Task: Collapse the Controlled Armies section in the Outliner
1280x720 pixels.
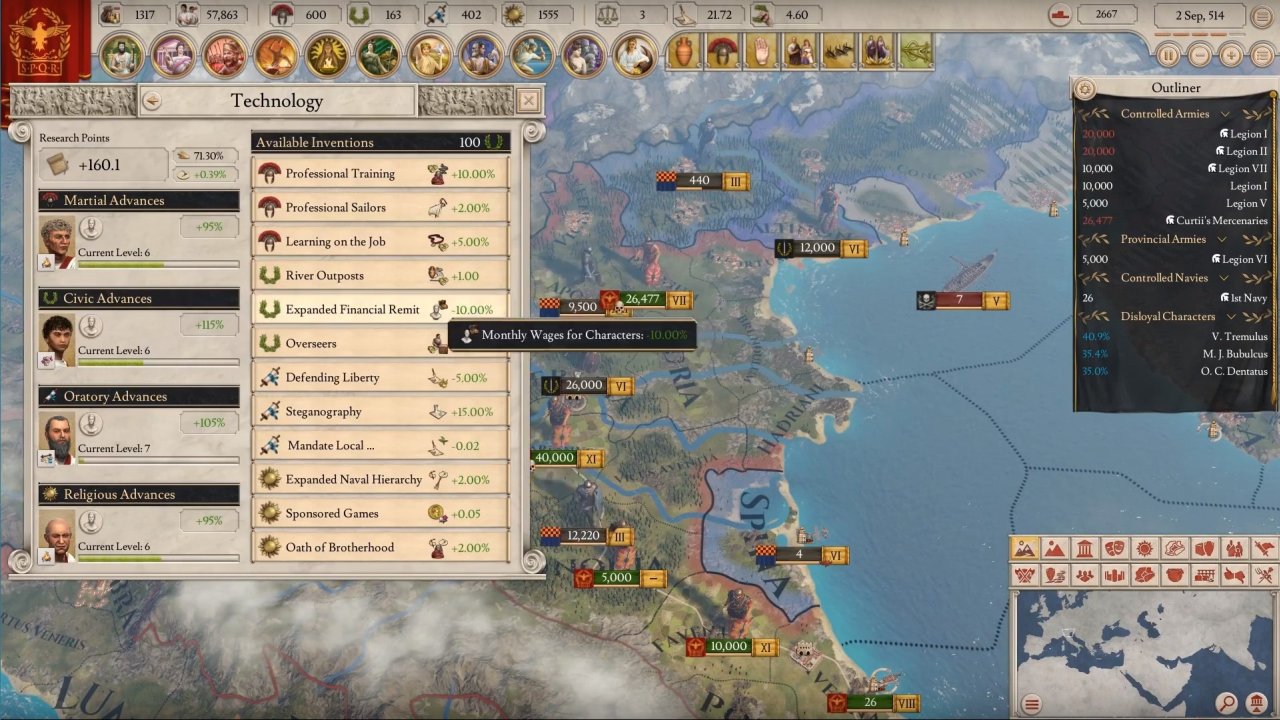Action: coord(1225,114)
